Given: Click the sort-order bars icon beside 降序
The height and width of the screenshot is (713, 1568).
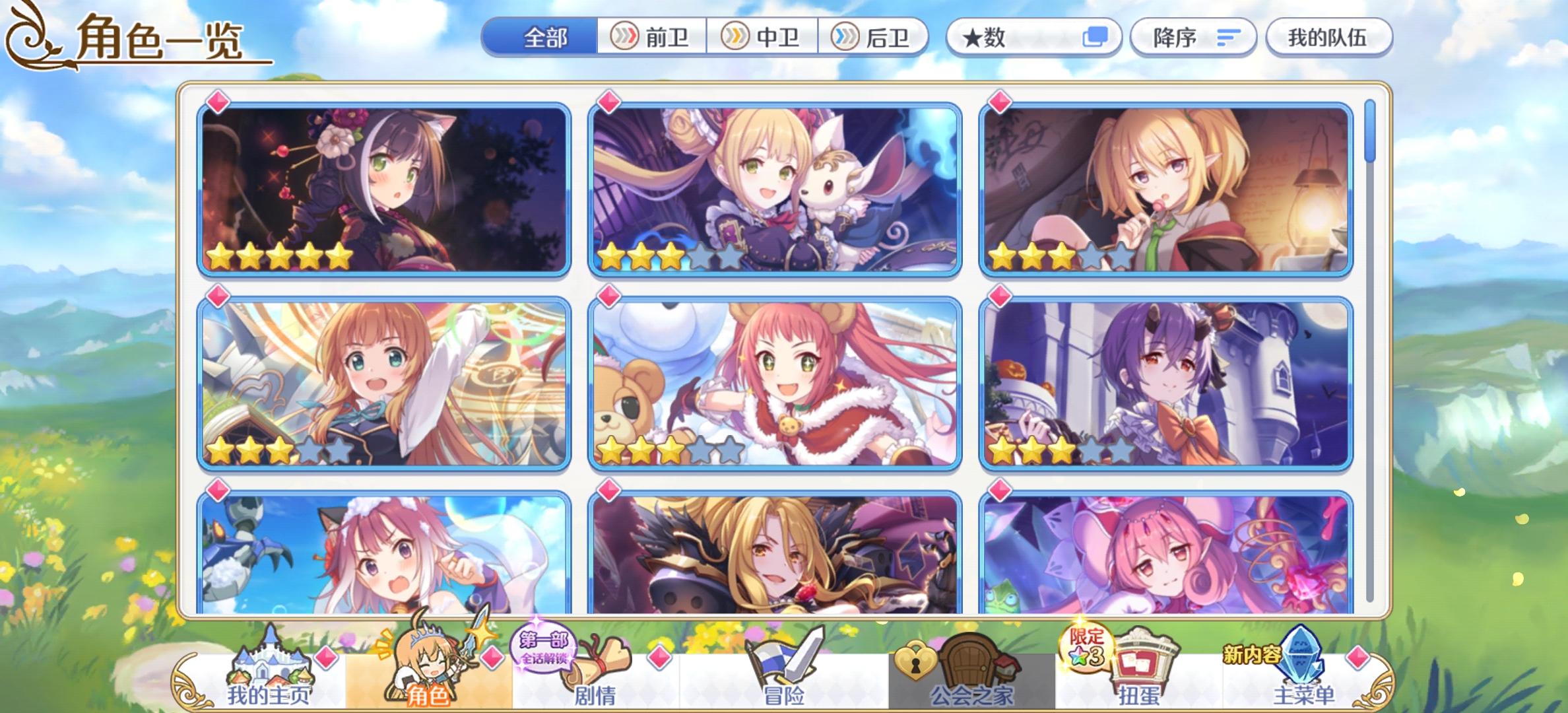Looking at the screenshot, I should pos(1229,38).
